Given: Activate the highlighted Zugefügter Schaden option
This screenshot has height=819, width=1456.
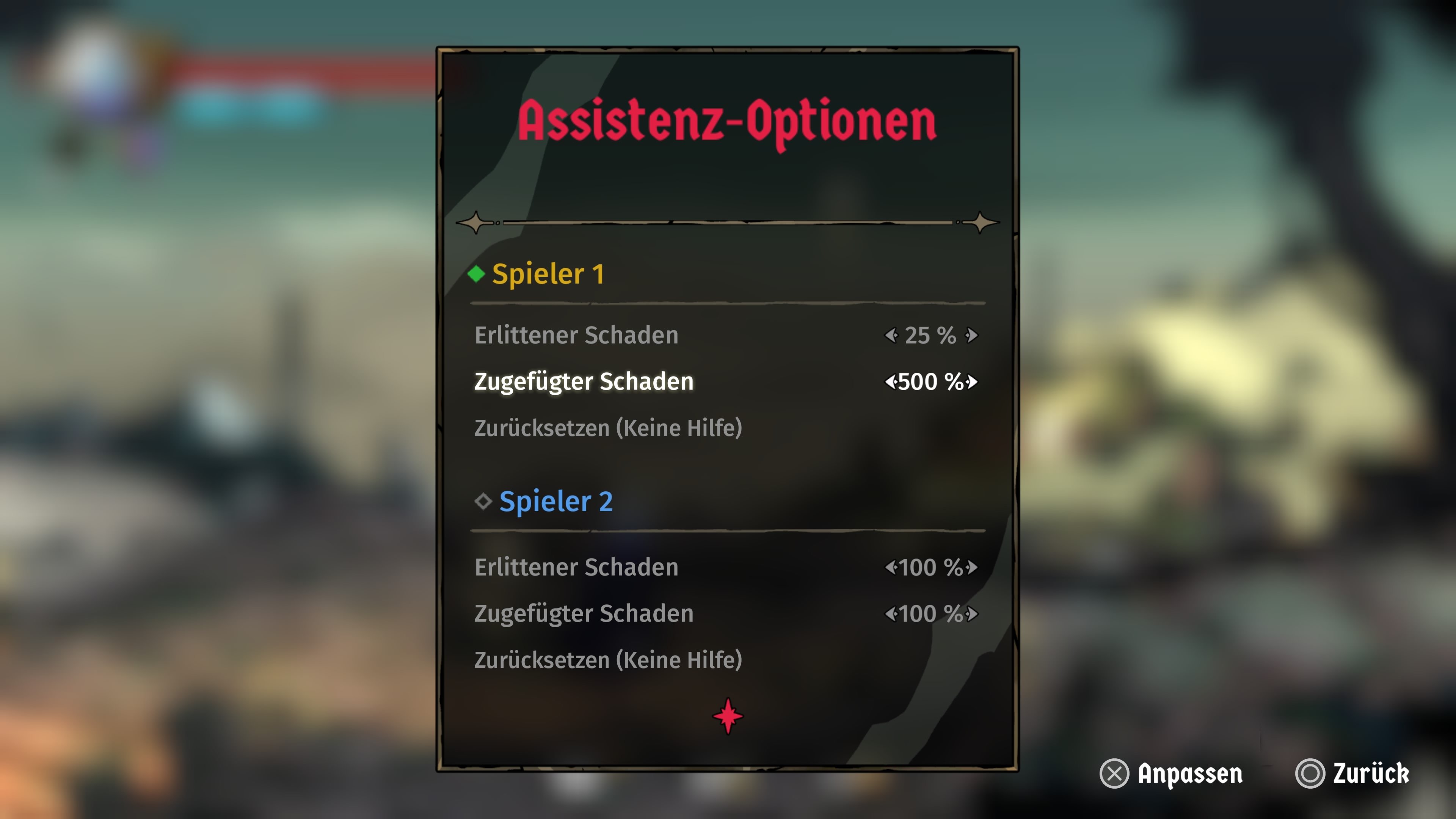Looking at the screenshot, I should click(x=584, y=381).
